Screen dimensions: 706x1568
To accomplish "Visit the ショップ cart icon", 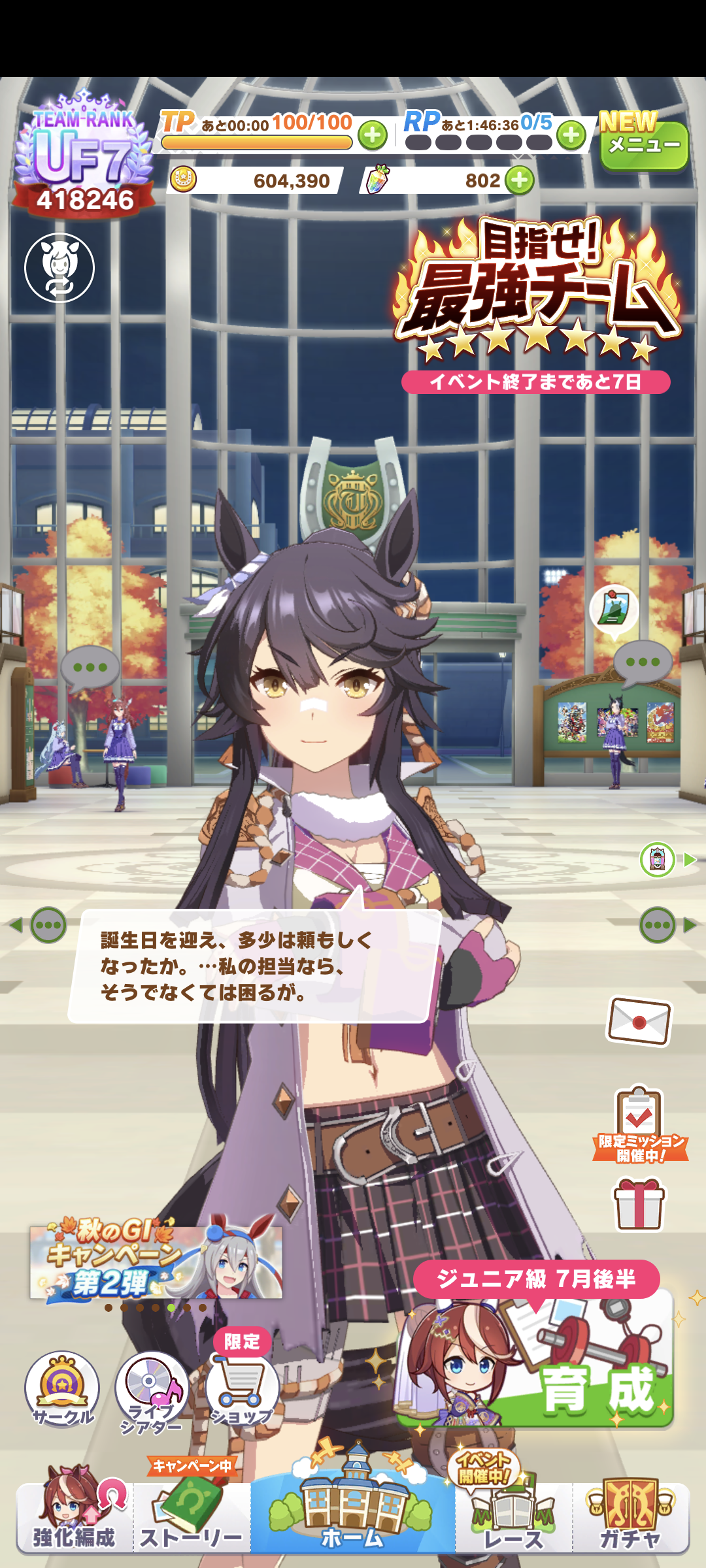I will (x=242, y=1388).
